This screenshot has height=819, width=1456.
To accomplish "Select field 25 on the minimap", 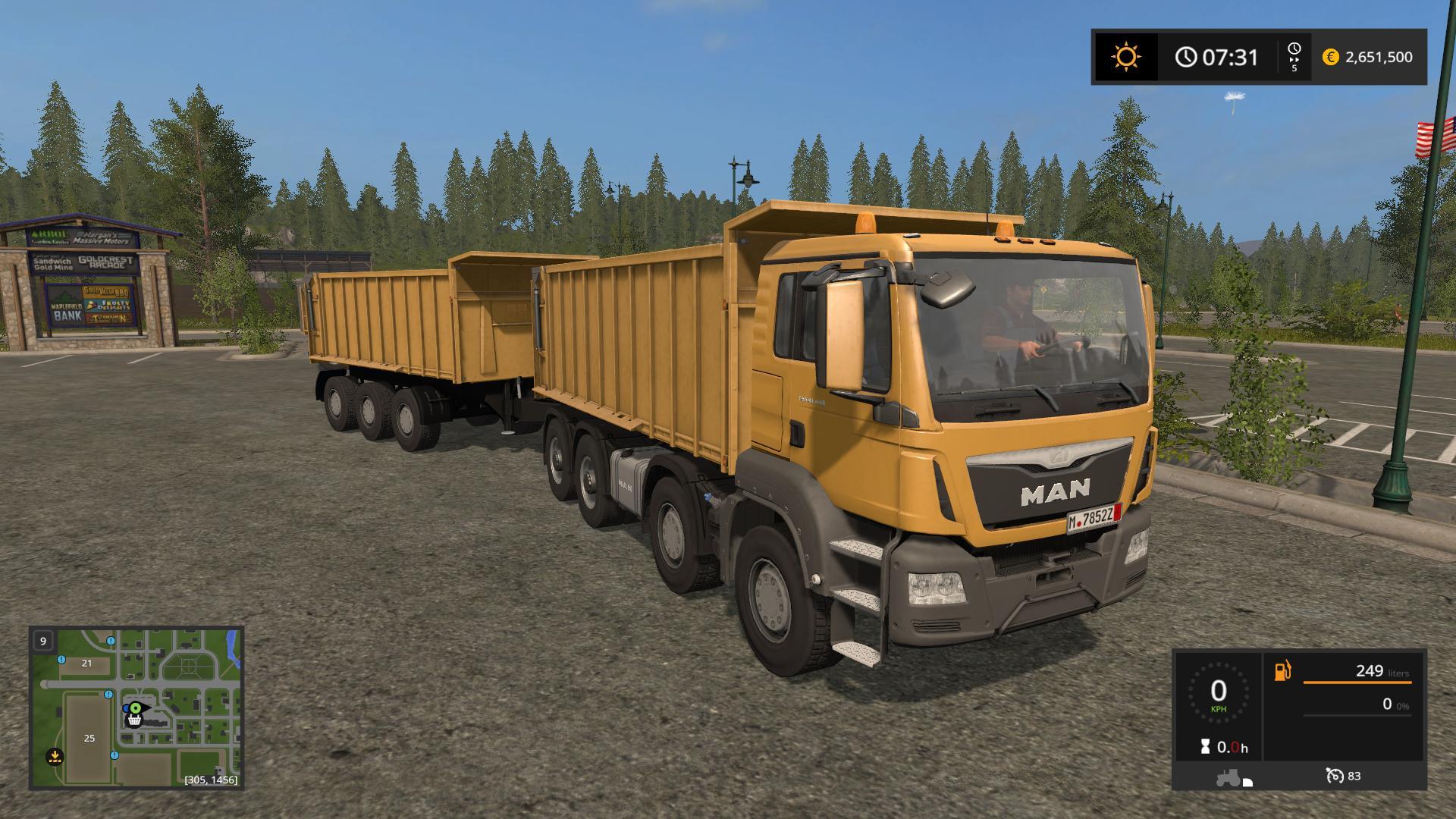I will [x=89, y=738].
